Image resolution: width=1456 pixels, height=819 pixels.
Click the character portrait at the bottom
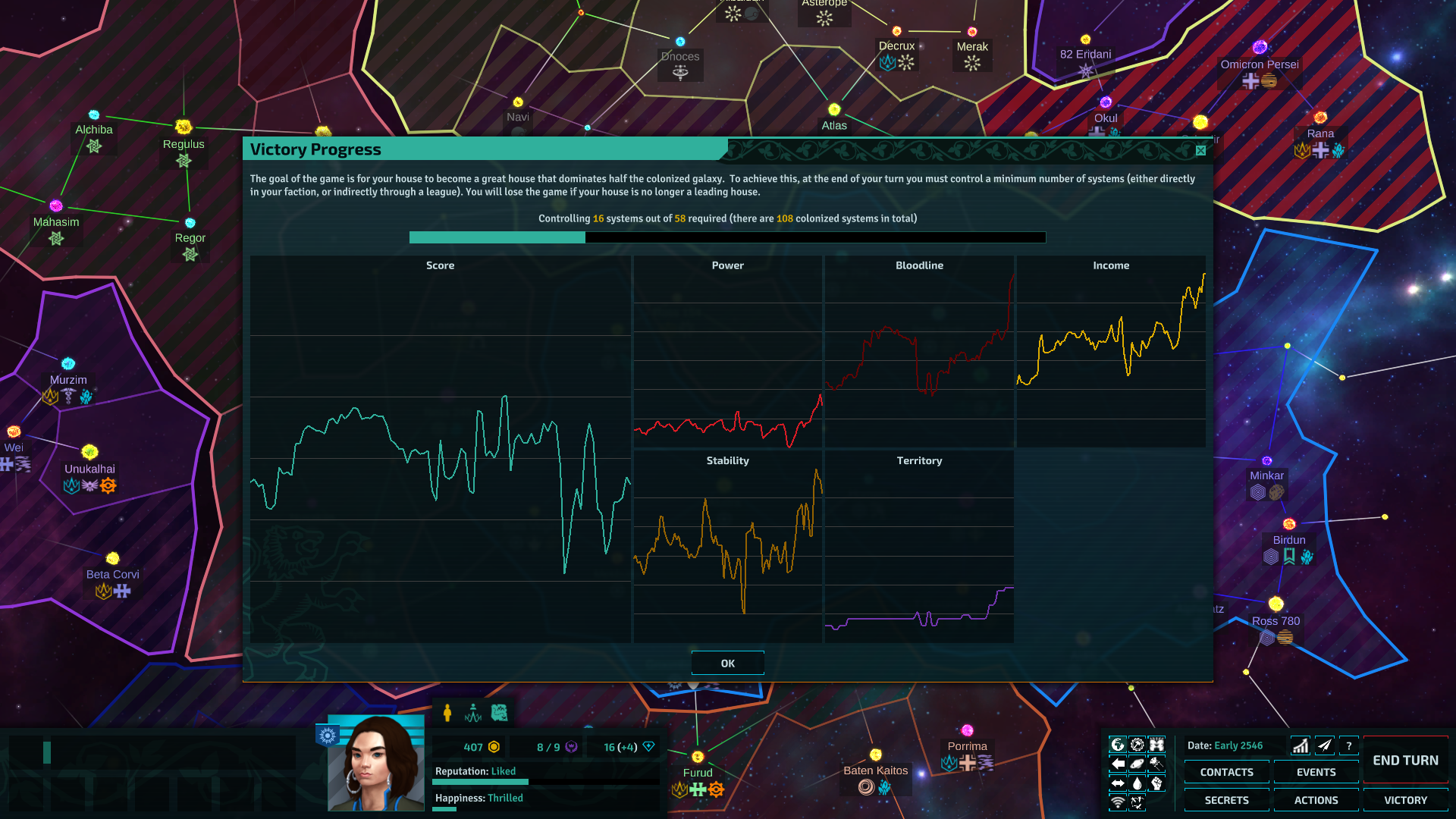[375, 762]
